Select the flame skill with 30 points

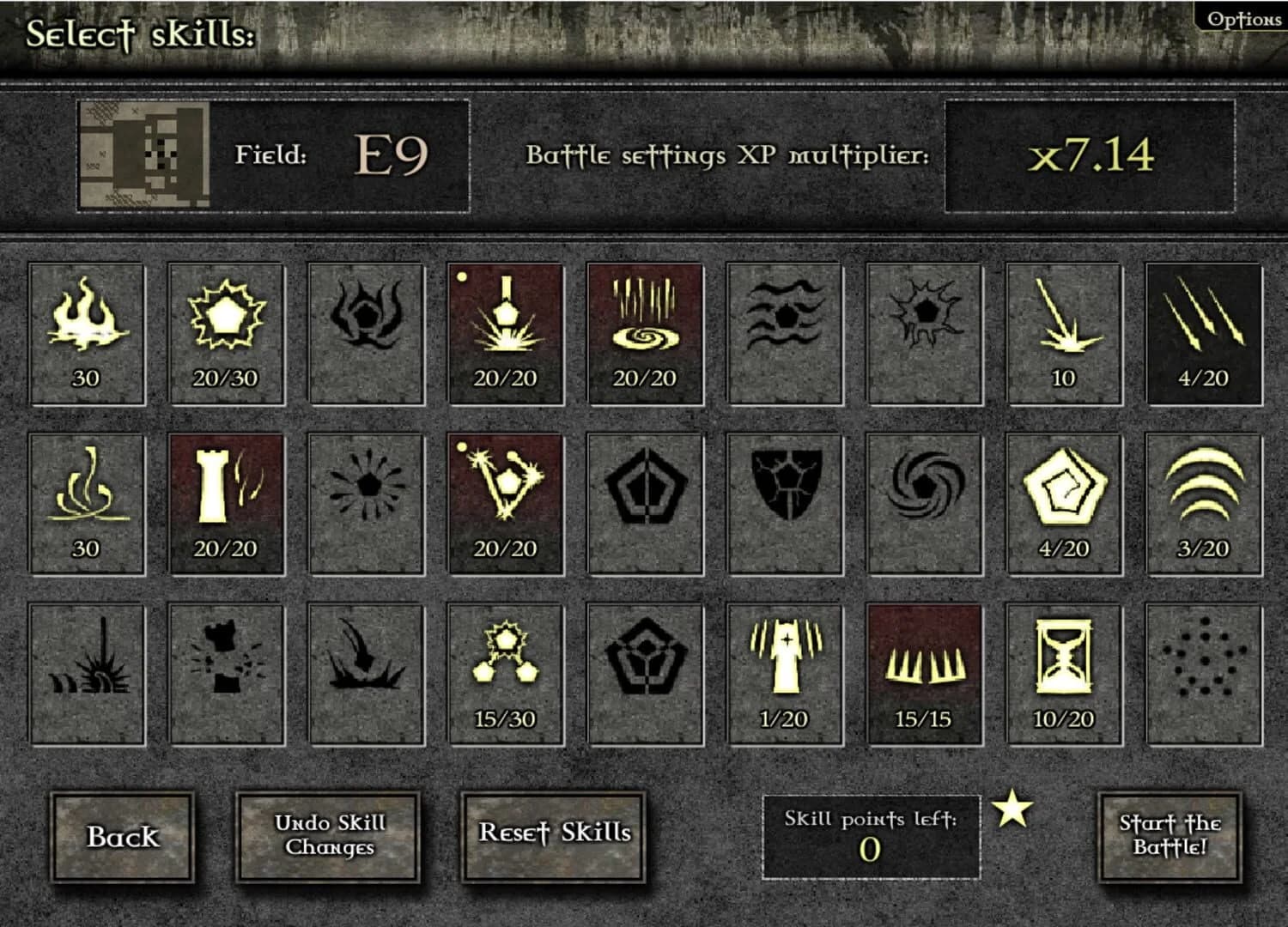86,330
